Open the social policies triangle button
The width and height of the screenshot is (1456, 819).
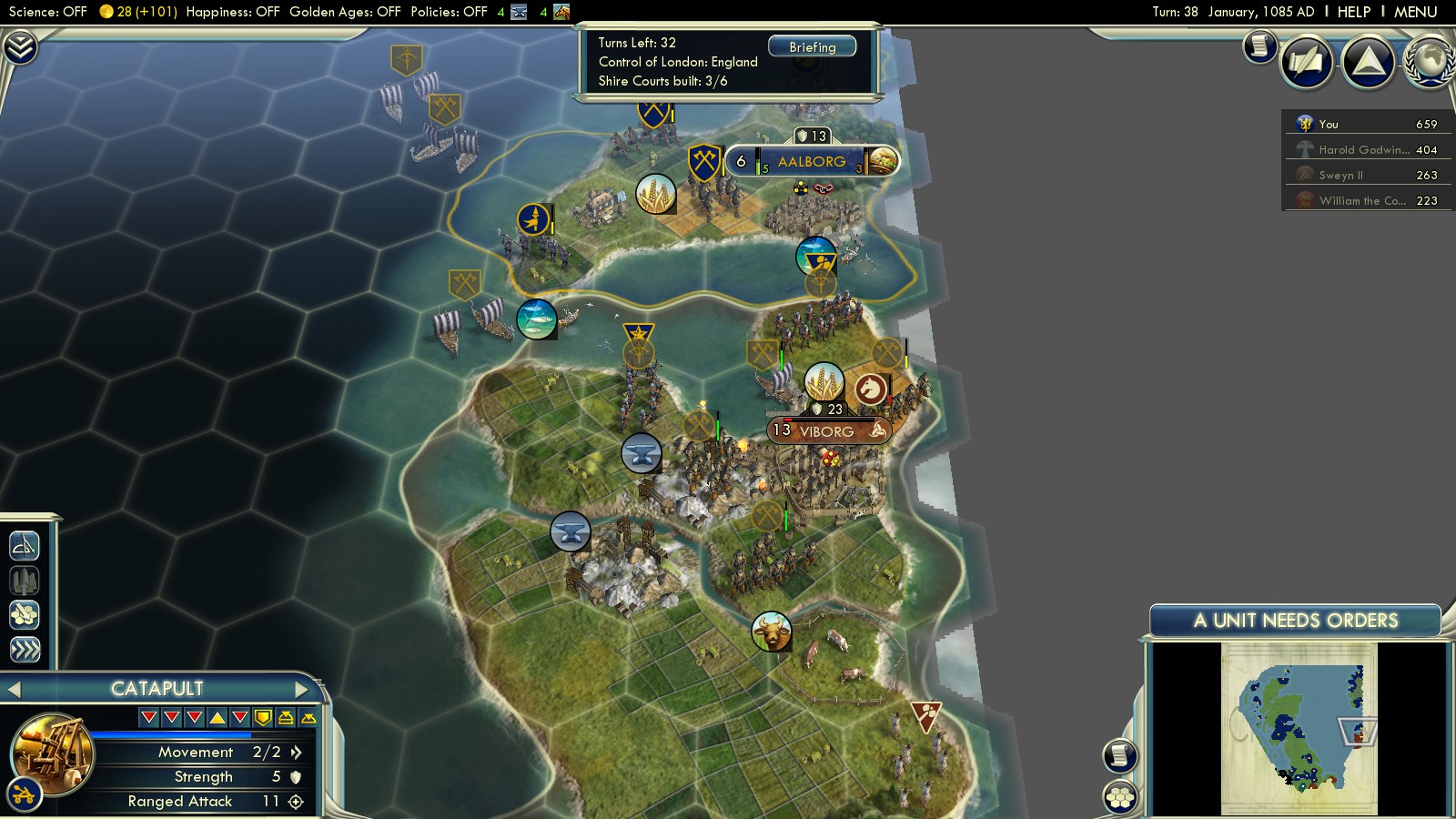click(1368, 61)
